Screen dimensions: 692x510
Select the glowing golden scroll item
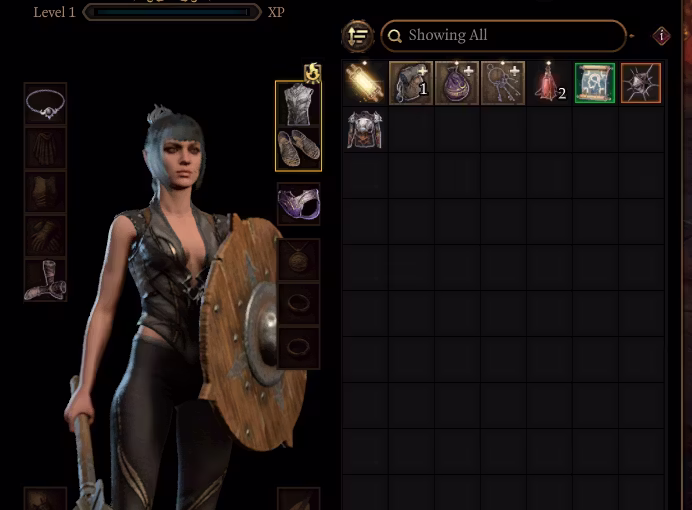365,83
